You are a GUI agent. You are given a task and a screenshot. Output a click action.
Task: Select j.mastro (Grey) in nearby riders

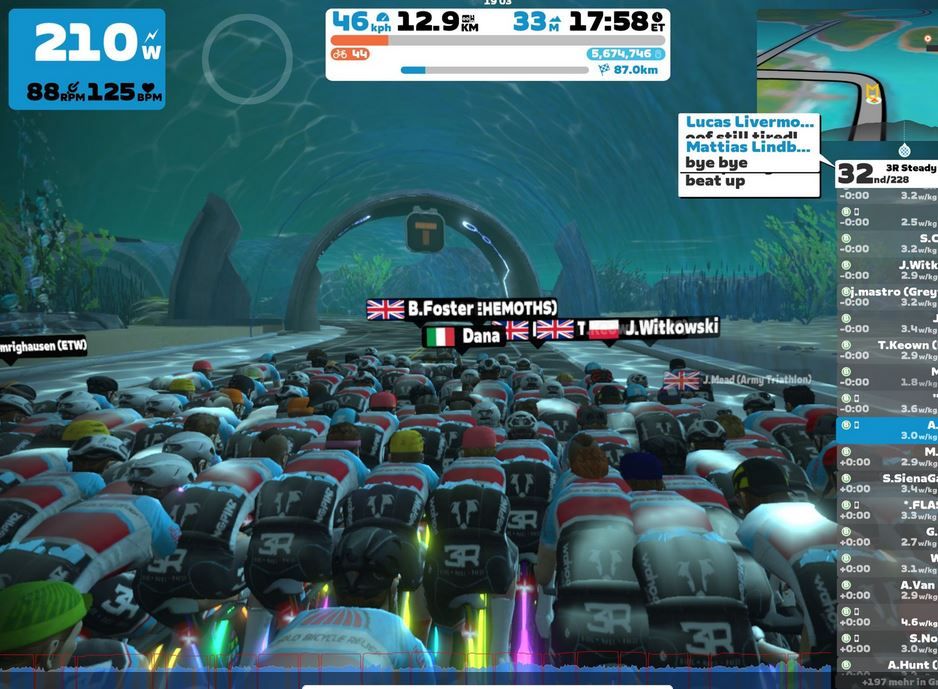point(887,297)
